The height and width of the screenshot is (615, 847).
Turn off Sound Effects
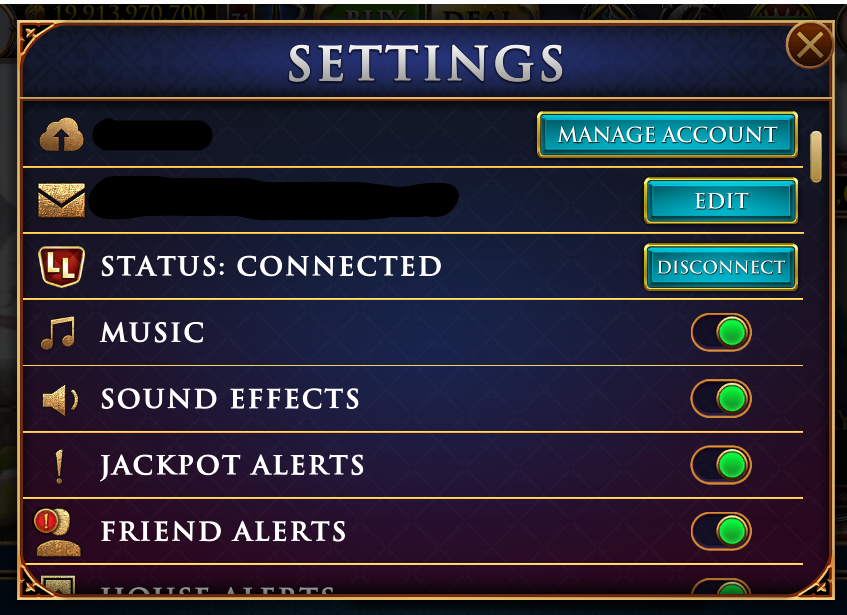[x=721, y=399]
